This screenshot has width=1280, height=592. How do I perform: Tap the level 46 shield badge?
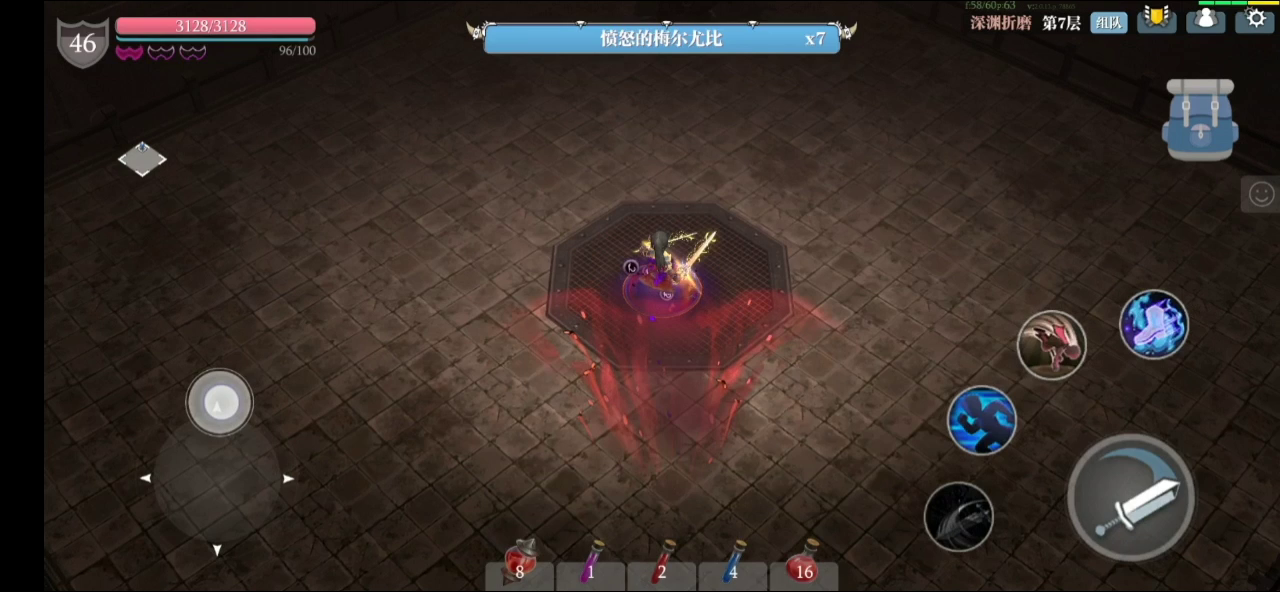82,43
